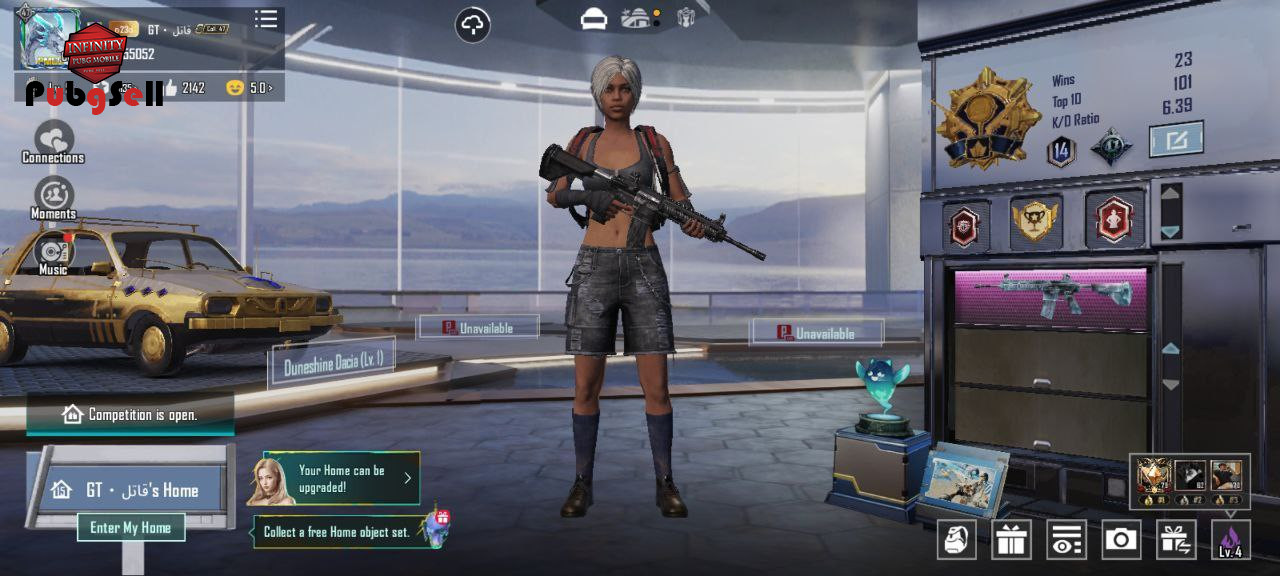Open the gift exchange icon with arrows

click(1176, 540)
